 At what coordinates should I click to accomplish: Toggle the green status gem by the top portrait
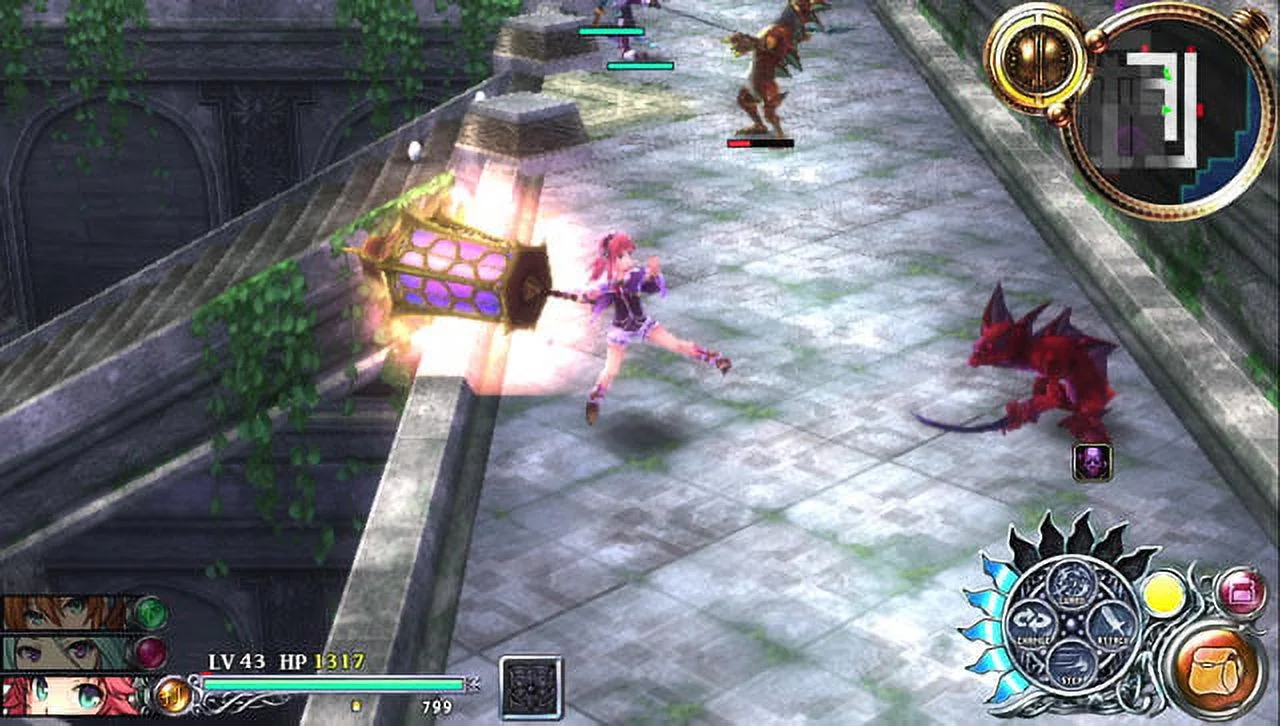[x=150, y=613]
